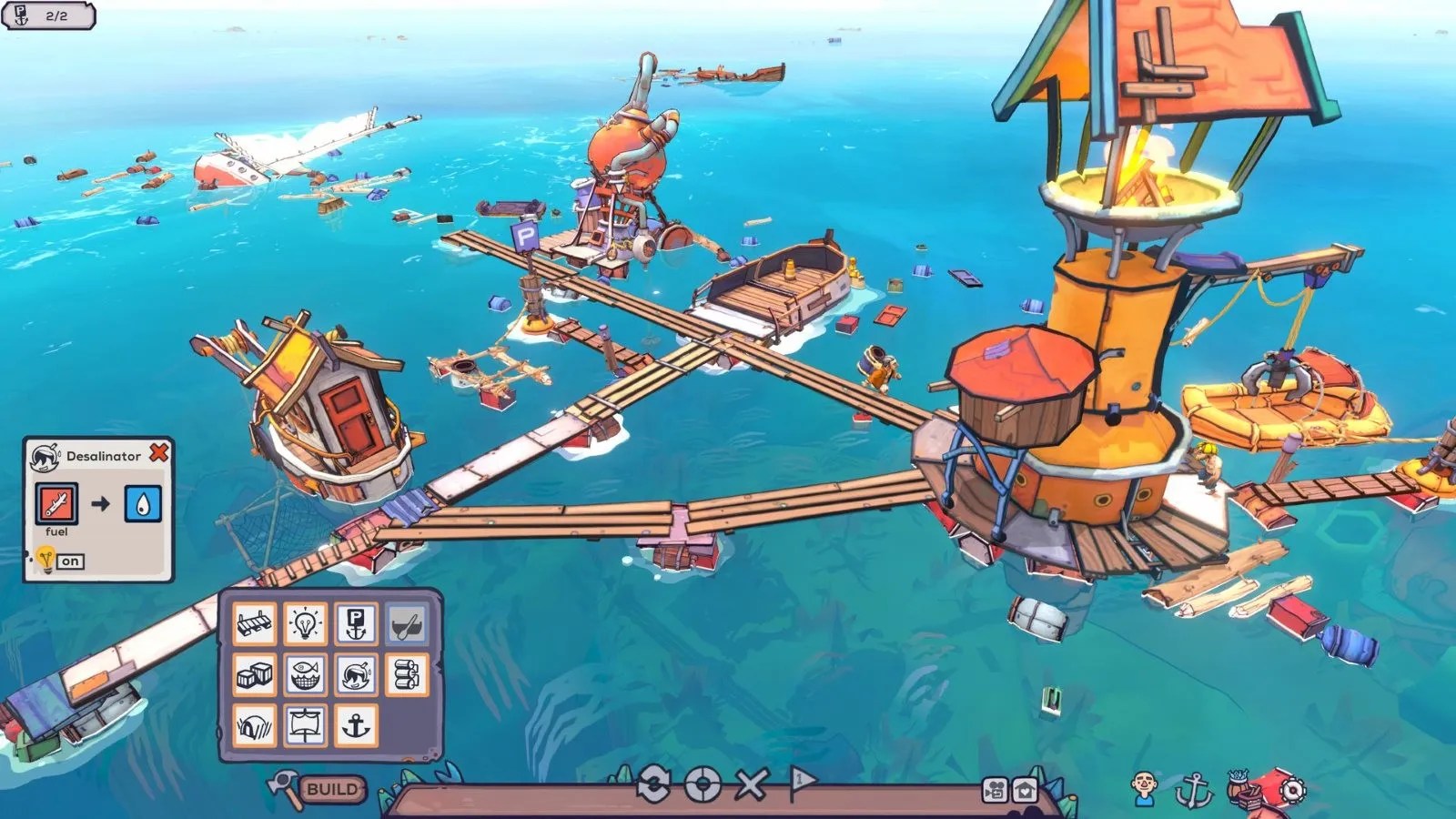Viewport: 1456px width, 819px height.
Task: Click the character portrait icon bottom right
Action: (x=1143, y=790)
